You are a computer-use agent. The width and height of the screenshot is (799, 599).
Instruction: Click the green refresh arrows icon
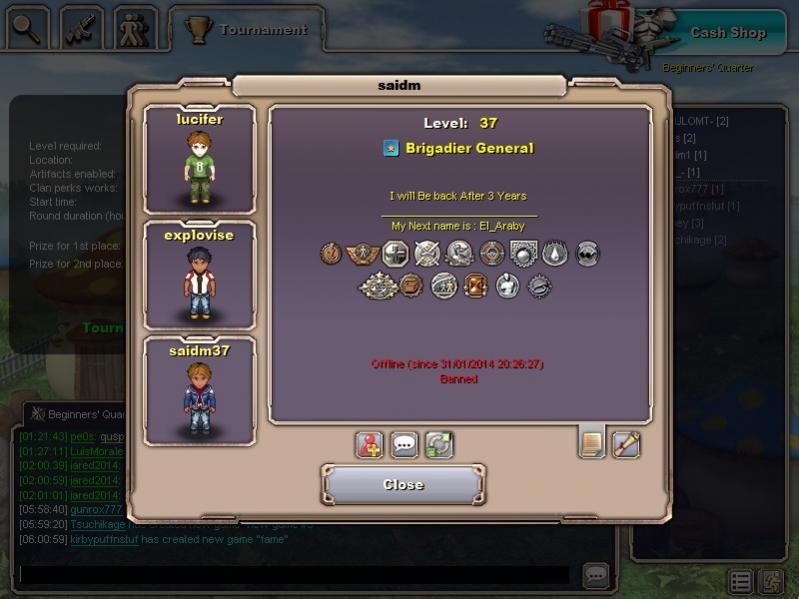439,445
